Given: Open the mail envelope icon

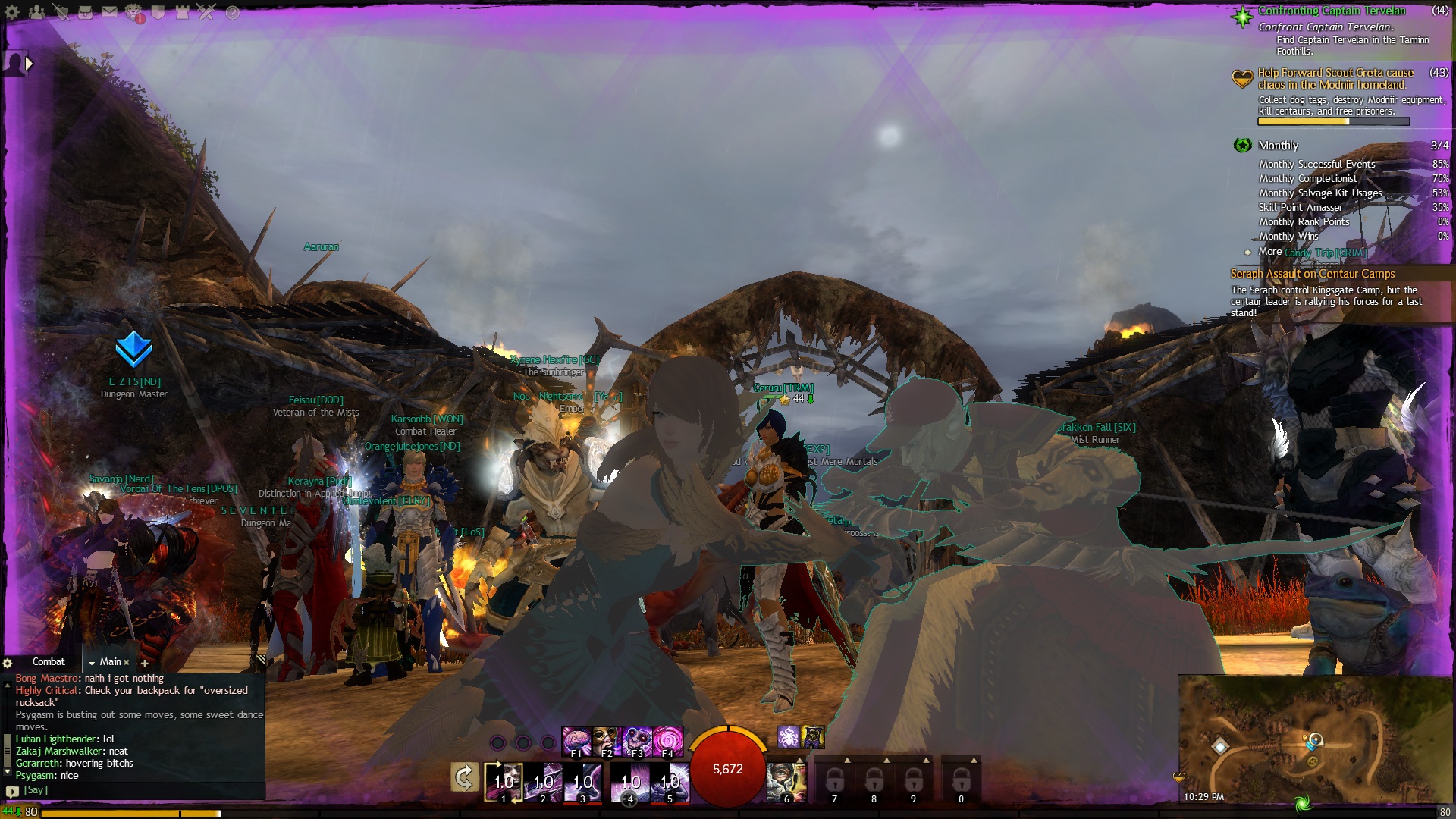Looking at the screenshot, I should [x=110, y=12].
